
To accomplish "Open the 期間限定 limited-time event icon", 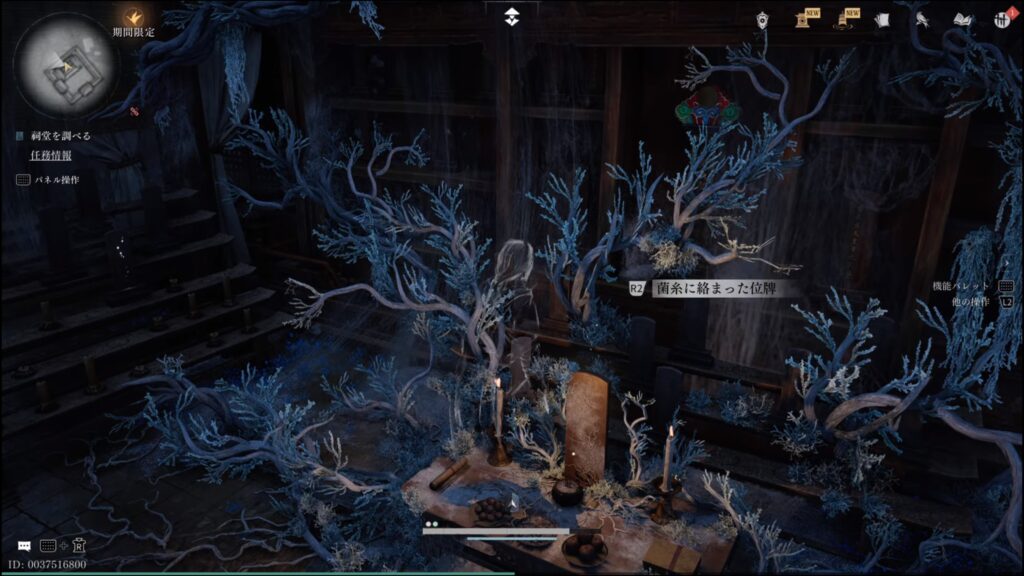I will [133, 17].
